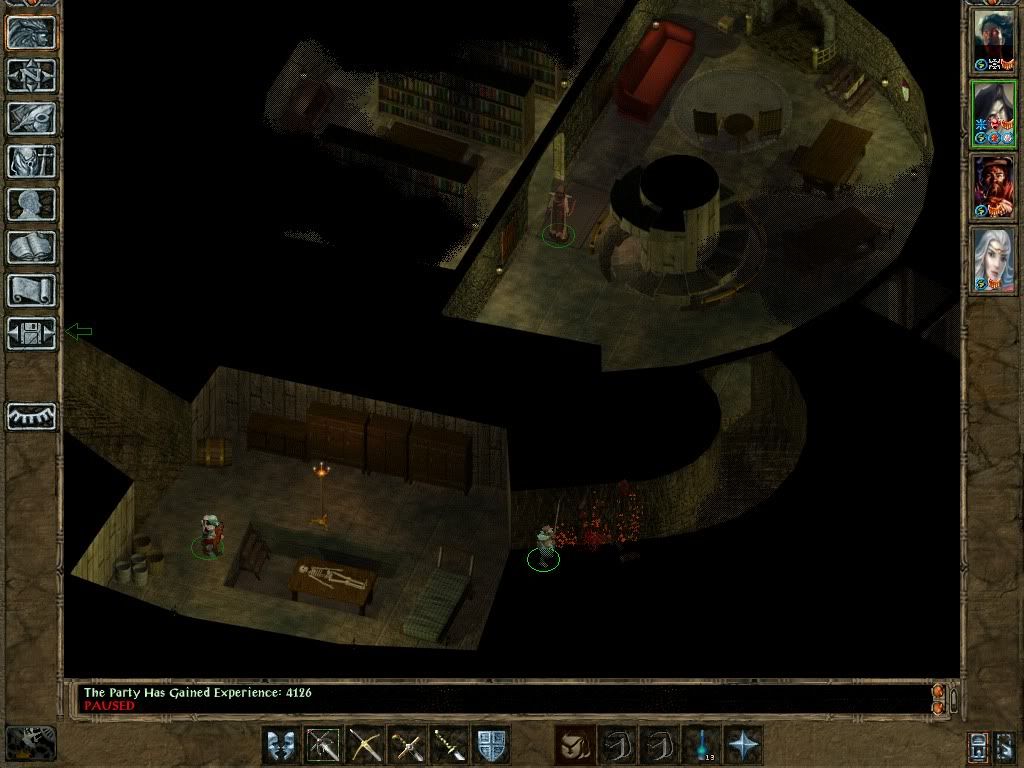Click the mask dialogue action button
This screenshot has width=1024, height=768.
(281, 745)
